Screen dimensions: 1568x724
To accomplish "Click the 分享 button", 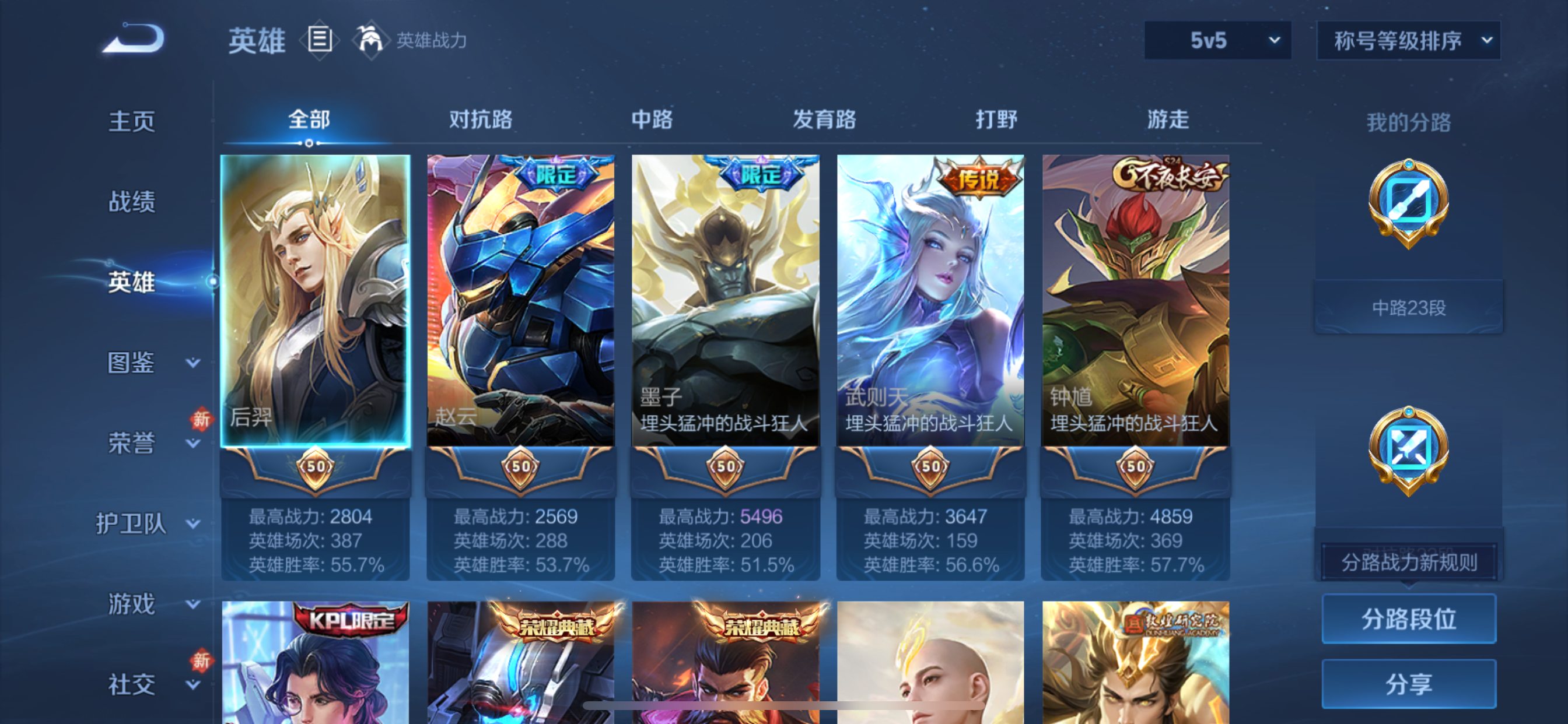I will pyautogui.click(x=1409, y=683).
